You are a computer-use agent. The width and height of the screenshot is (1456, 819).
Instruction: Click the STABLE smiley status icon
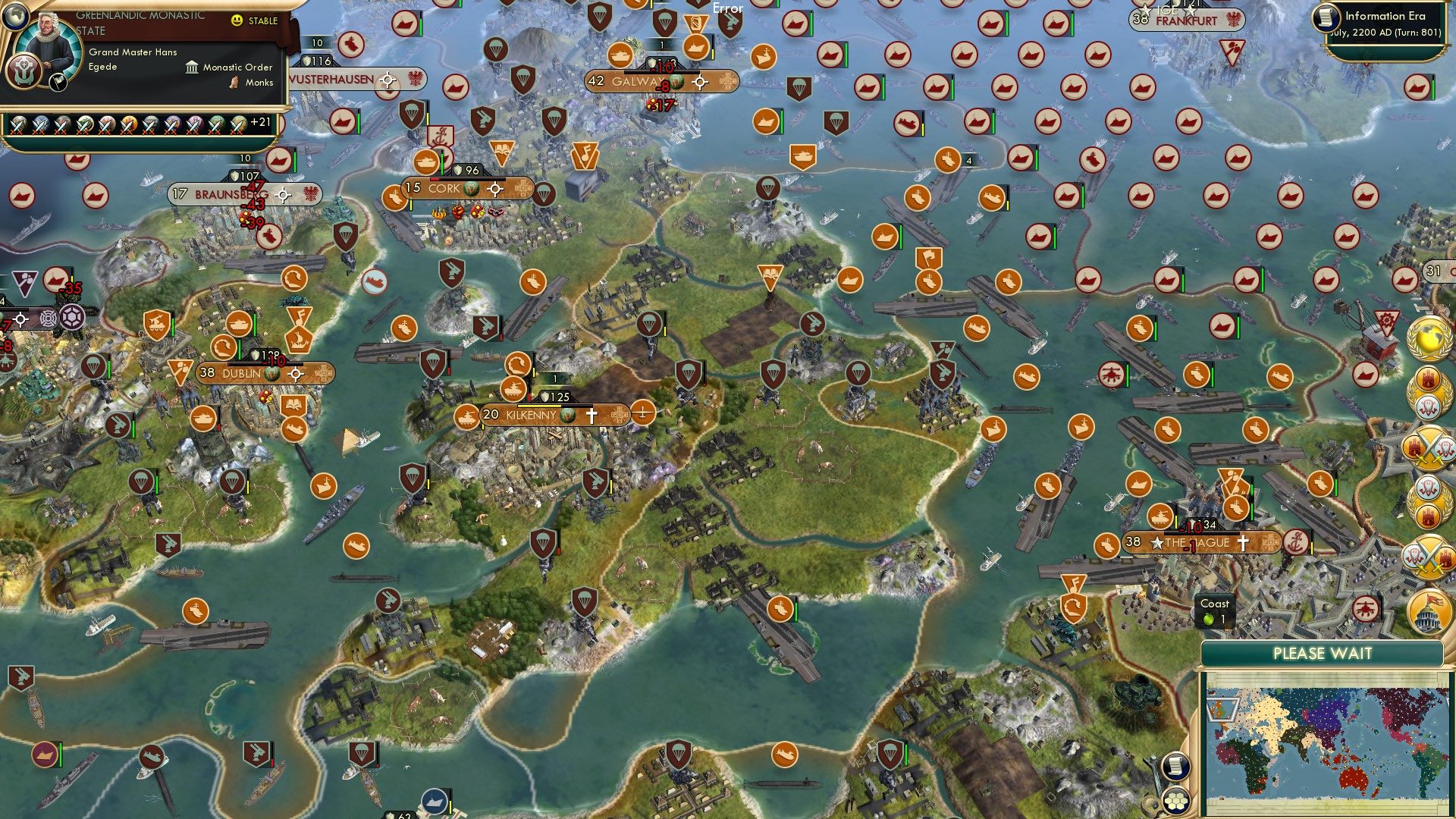click(x=237, y=21)
